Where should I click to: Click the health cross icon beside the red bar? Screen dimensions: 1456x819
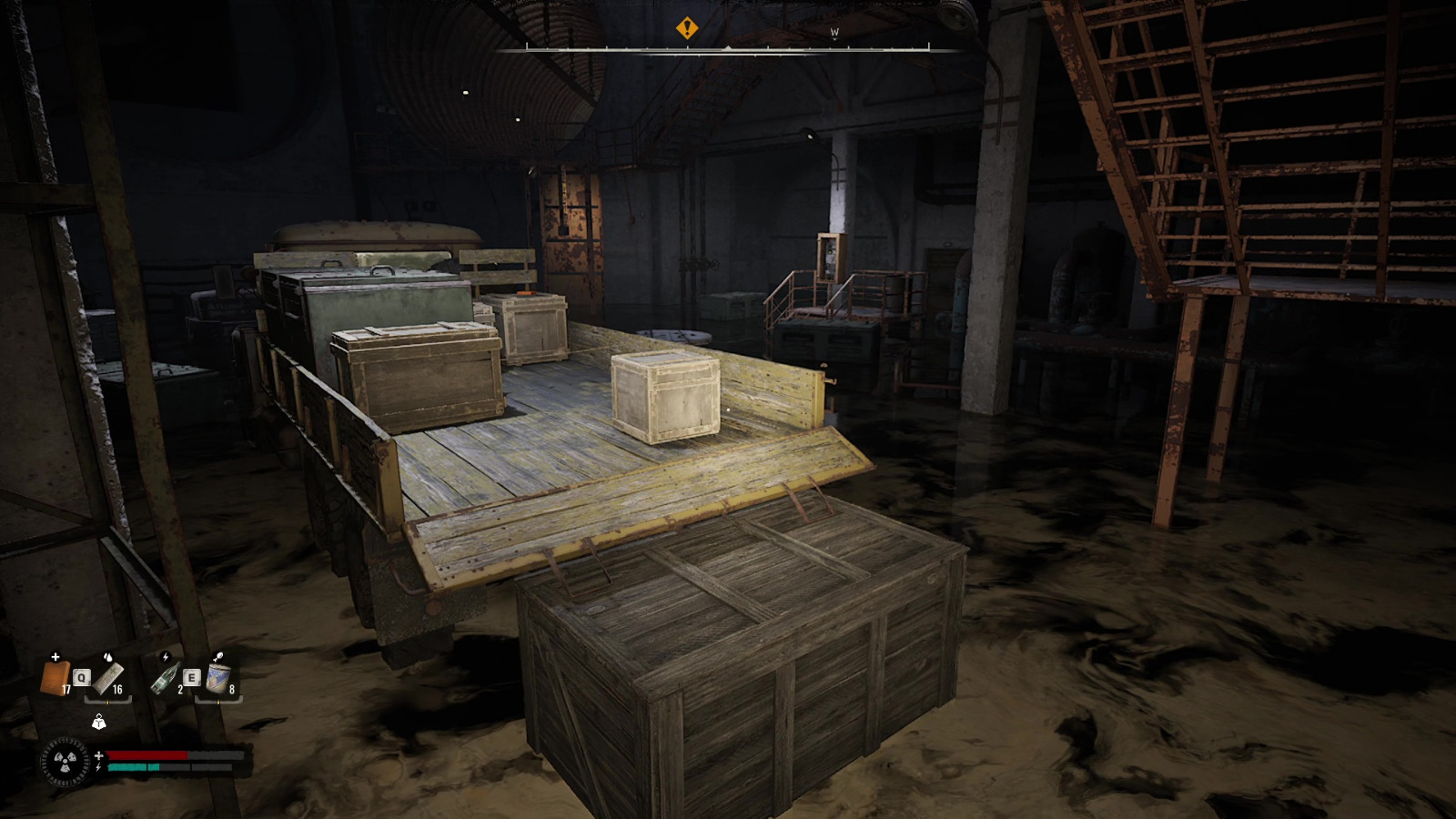click(99, 755)
